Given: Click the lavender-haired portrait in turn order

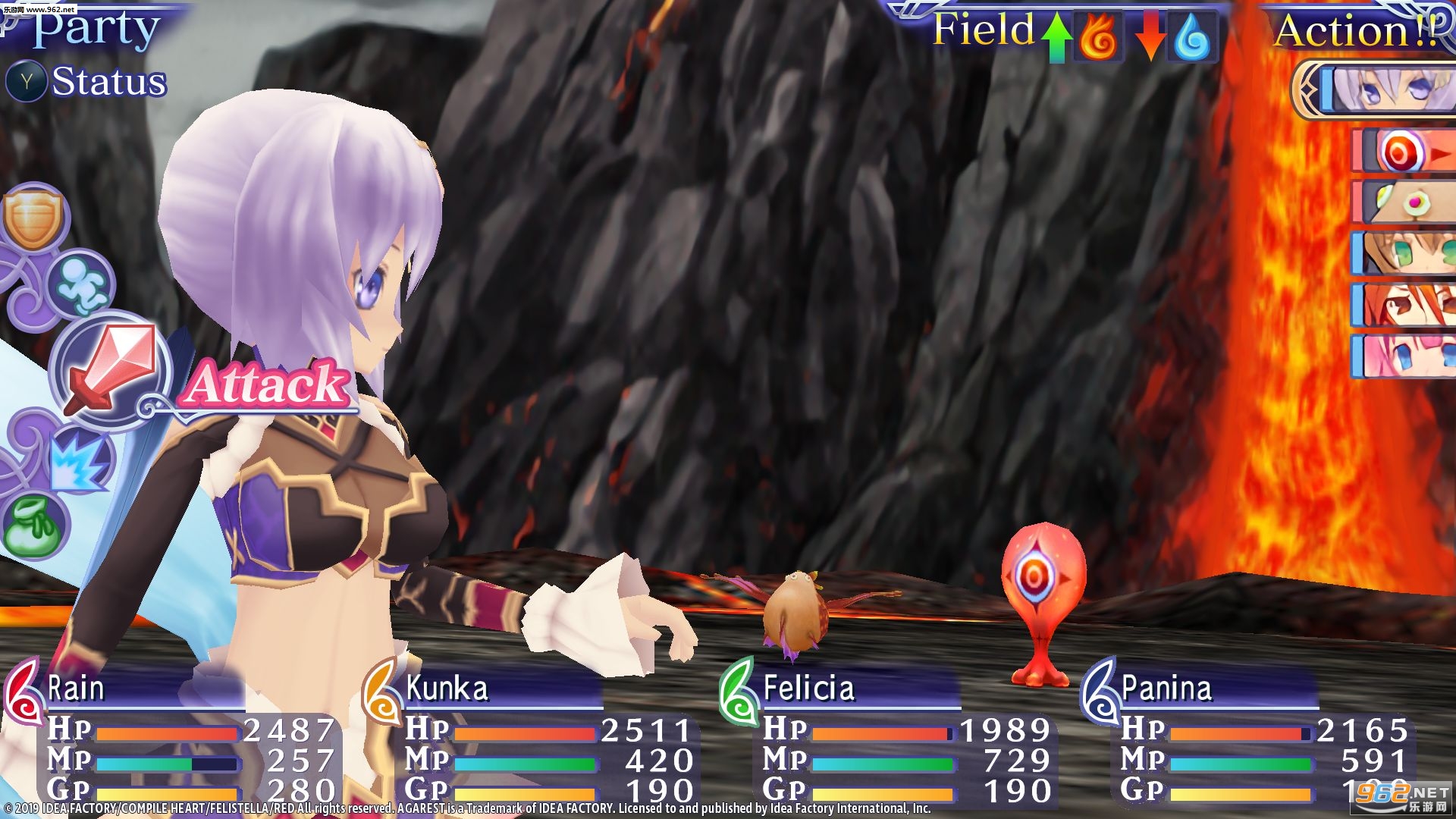Looking at the screenshot, I should pos(1388,91).
